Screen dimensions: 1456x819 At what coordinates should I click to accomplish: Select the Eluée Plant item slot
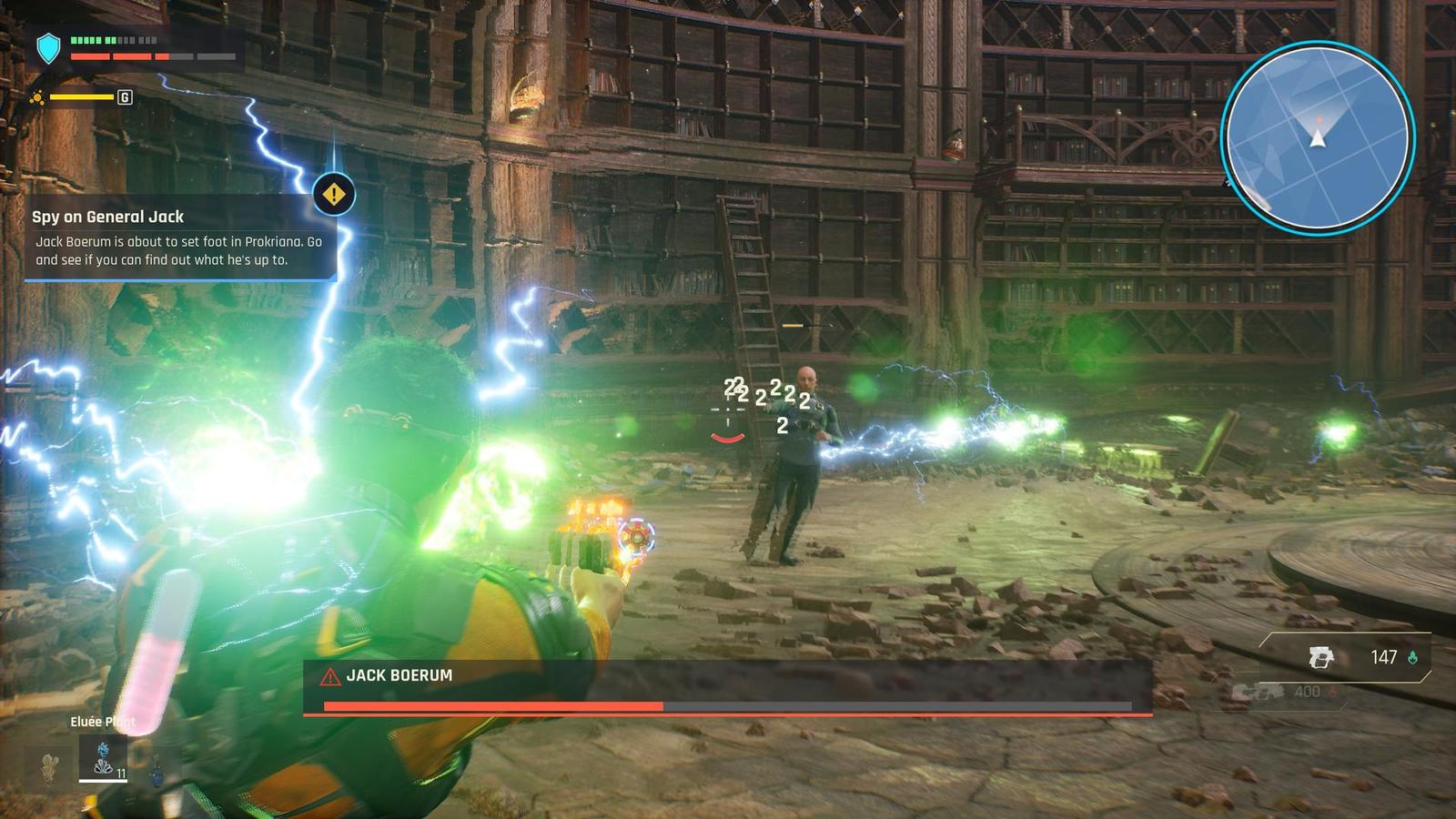103,758
